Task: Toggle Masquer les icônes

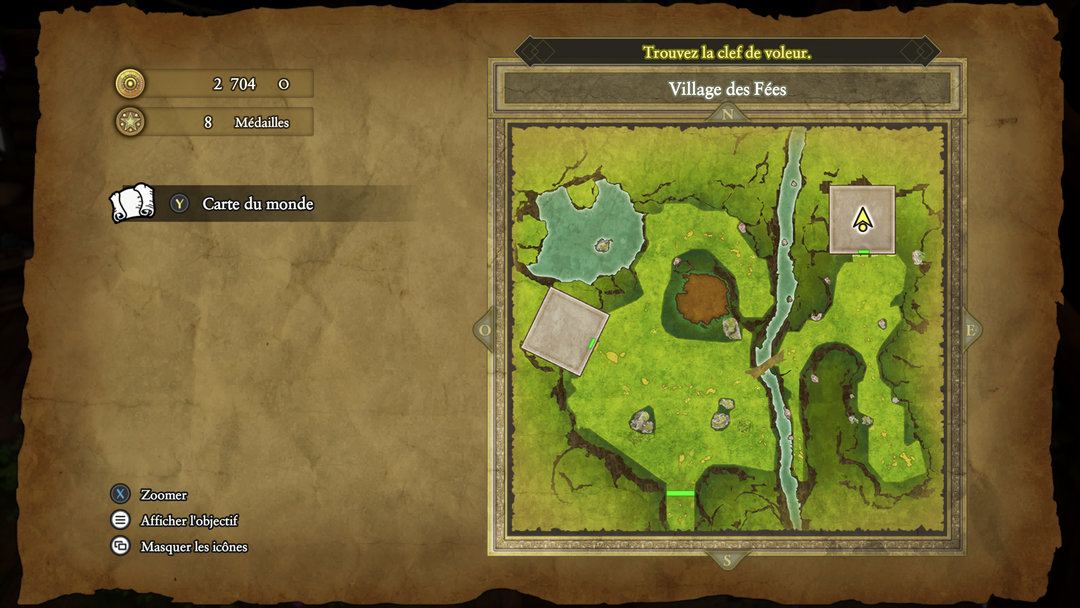Action: [x=193, y=547]
